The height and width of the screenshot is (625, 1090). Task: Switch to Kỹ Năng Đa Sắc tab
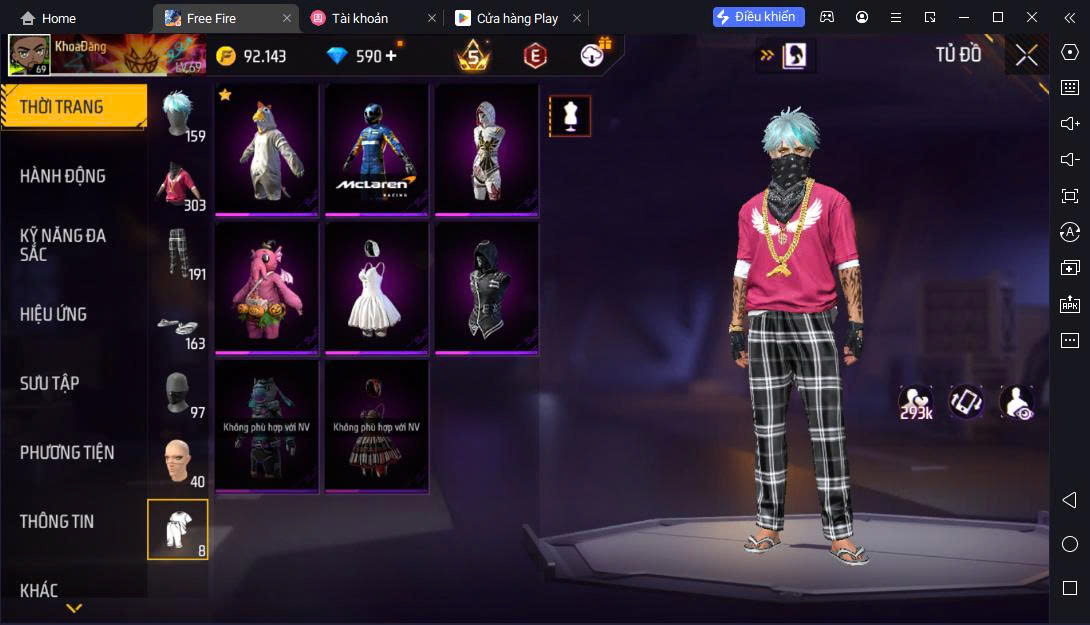click(x=63, y=245)
